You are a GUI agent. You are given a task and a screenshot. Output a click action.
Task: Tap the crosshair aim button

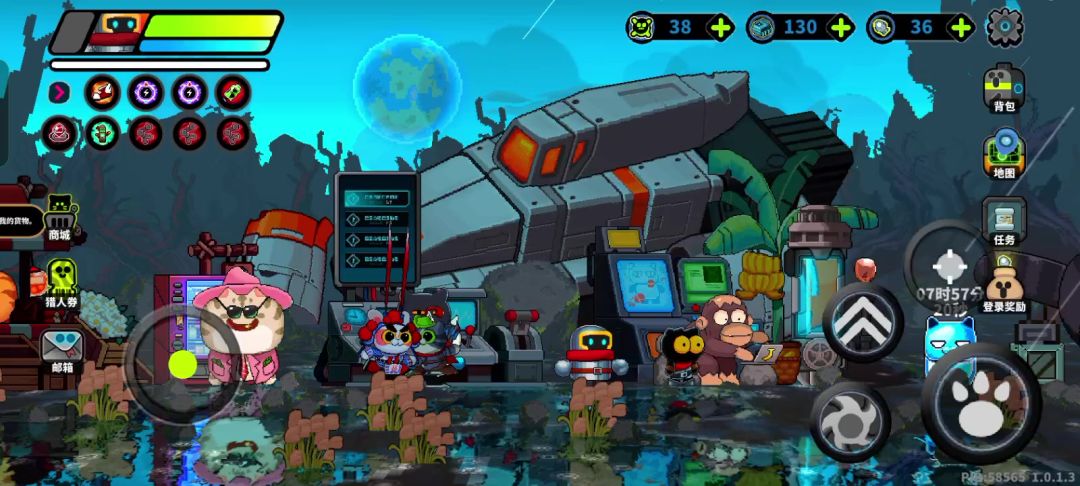pos(947,266)
